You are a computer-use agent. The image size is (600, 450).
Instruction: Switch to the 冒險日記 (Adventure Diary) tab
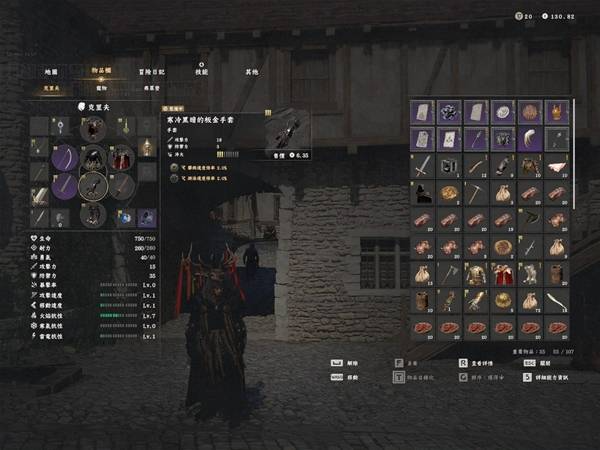[153, 72]
